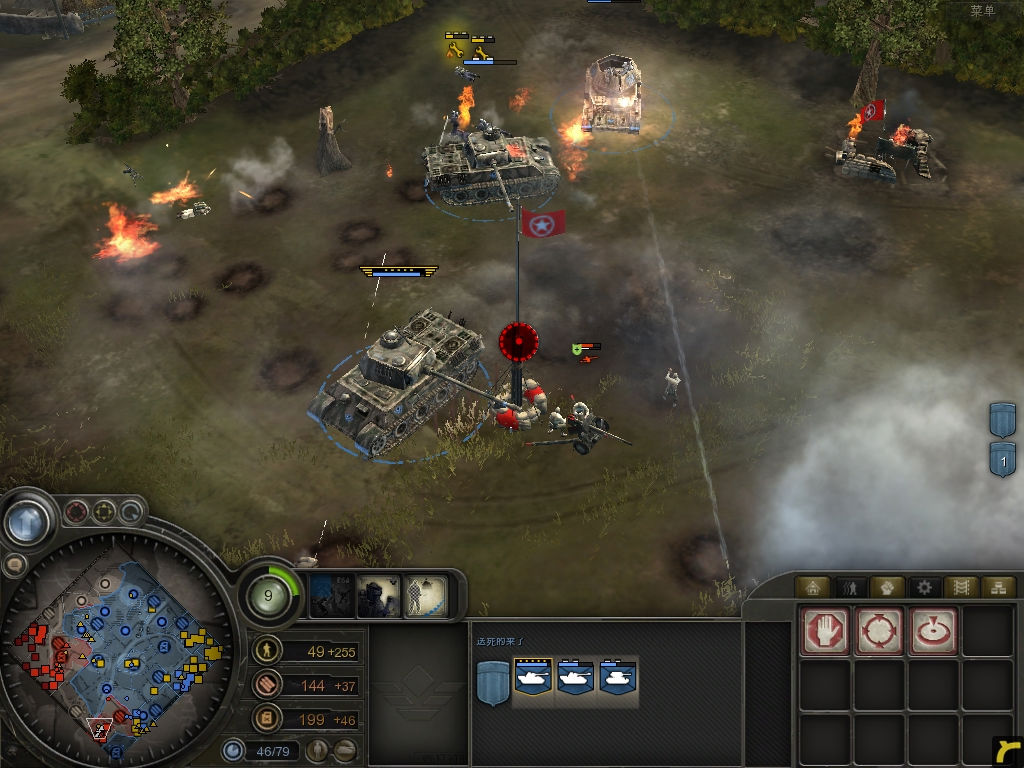Activate the circular arrows command

tap(879, 631)
